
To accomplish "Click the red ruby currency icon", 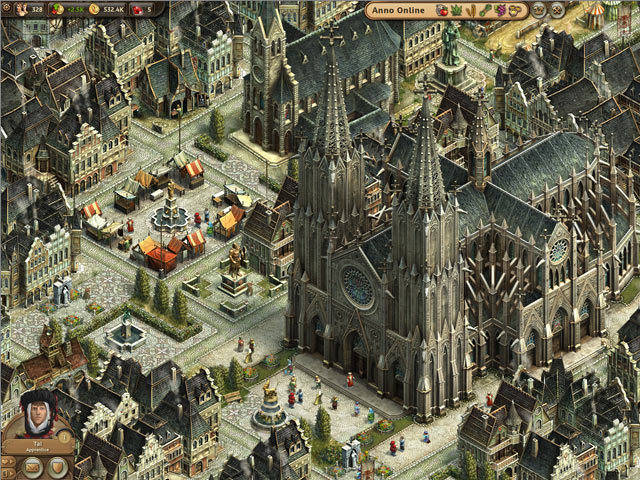I will click(x=137, y=9).
